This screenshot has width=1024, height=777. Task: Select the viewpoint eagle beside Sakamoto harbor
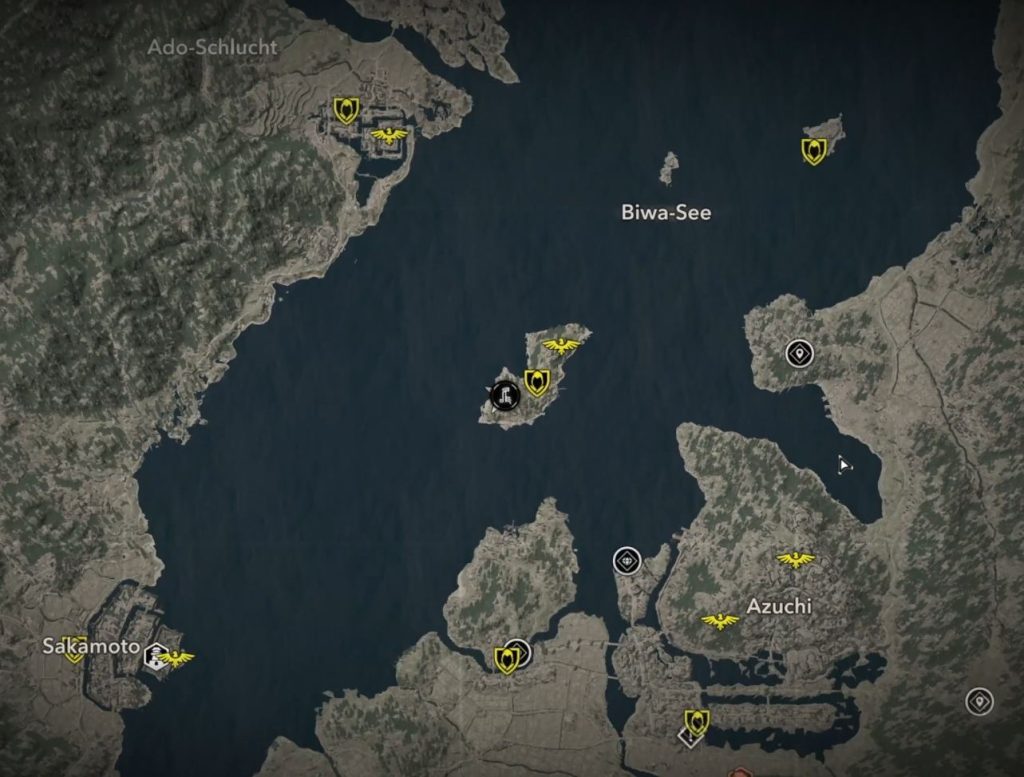pyautogui.click(x=177, y=657)
